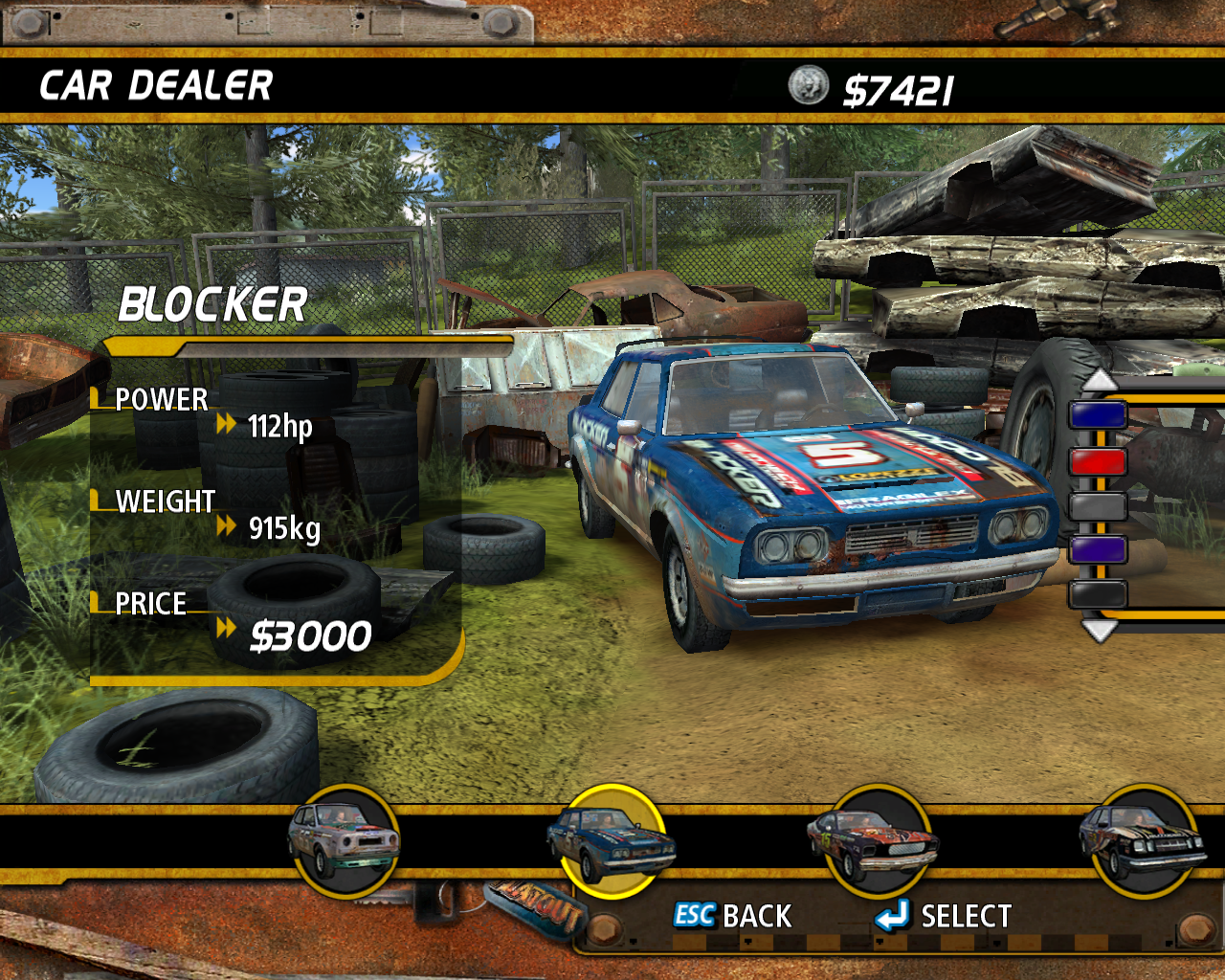
Task: Choose the highlighted blue Blocker car thumbnail
Action: 611,841
